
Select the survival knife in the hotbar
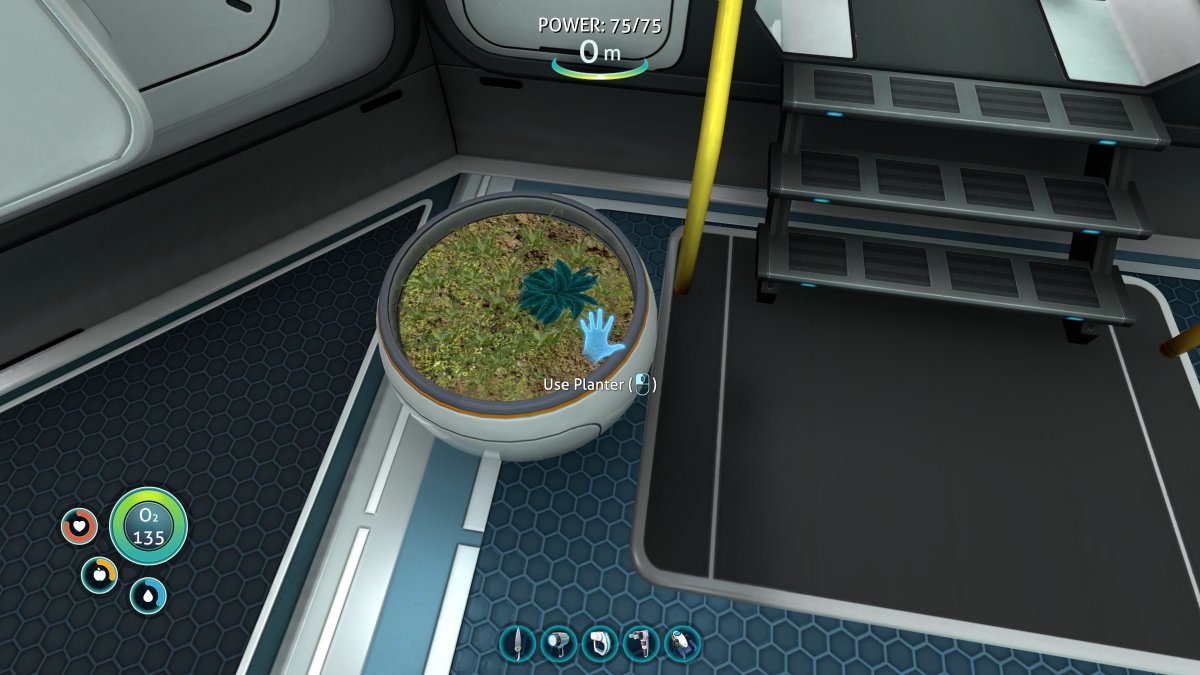coord(517,643)
